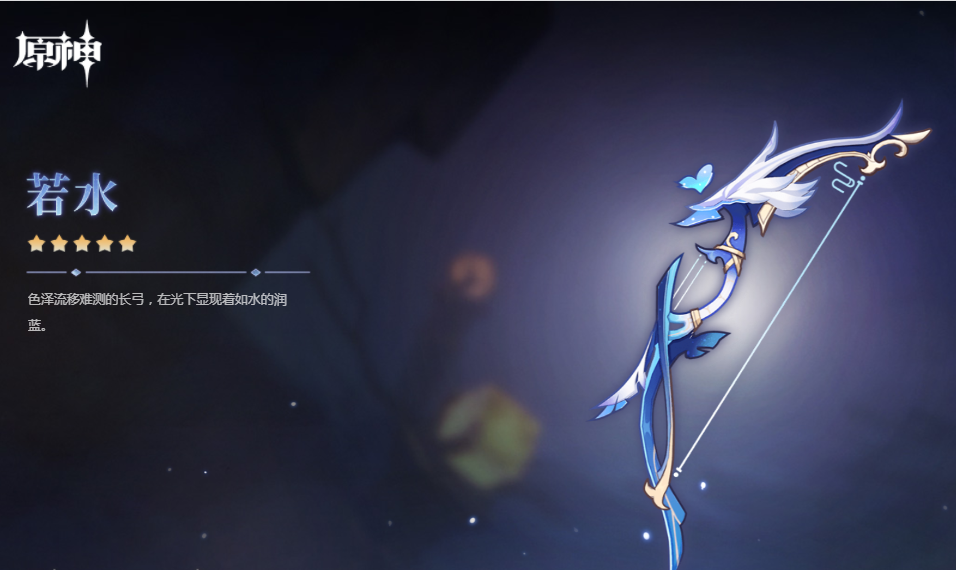Click the Genshin Impact logo
The image size is (956, 570).
[57, 52]
